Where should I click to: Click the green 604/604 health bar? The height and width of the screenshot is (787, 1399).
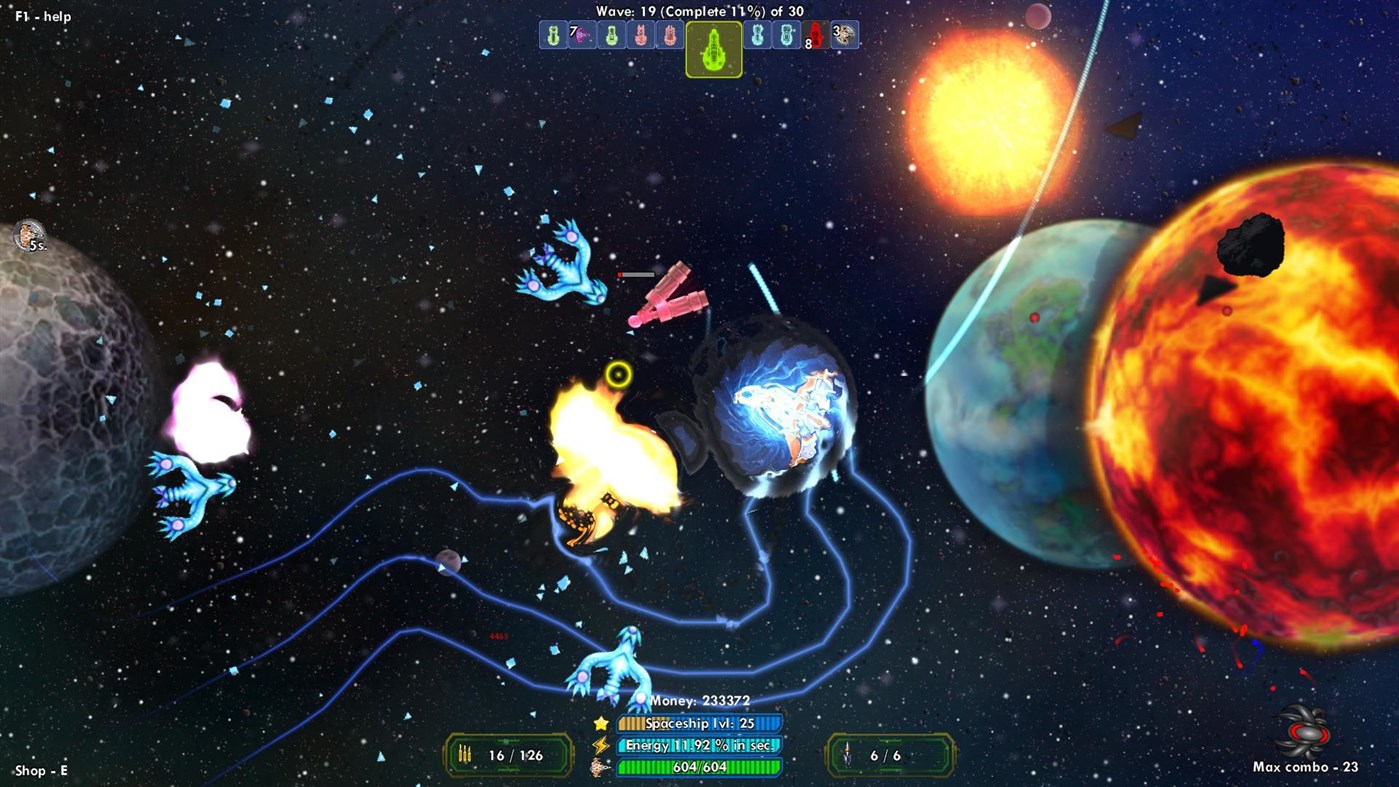click(x=700, y=768)
